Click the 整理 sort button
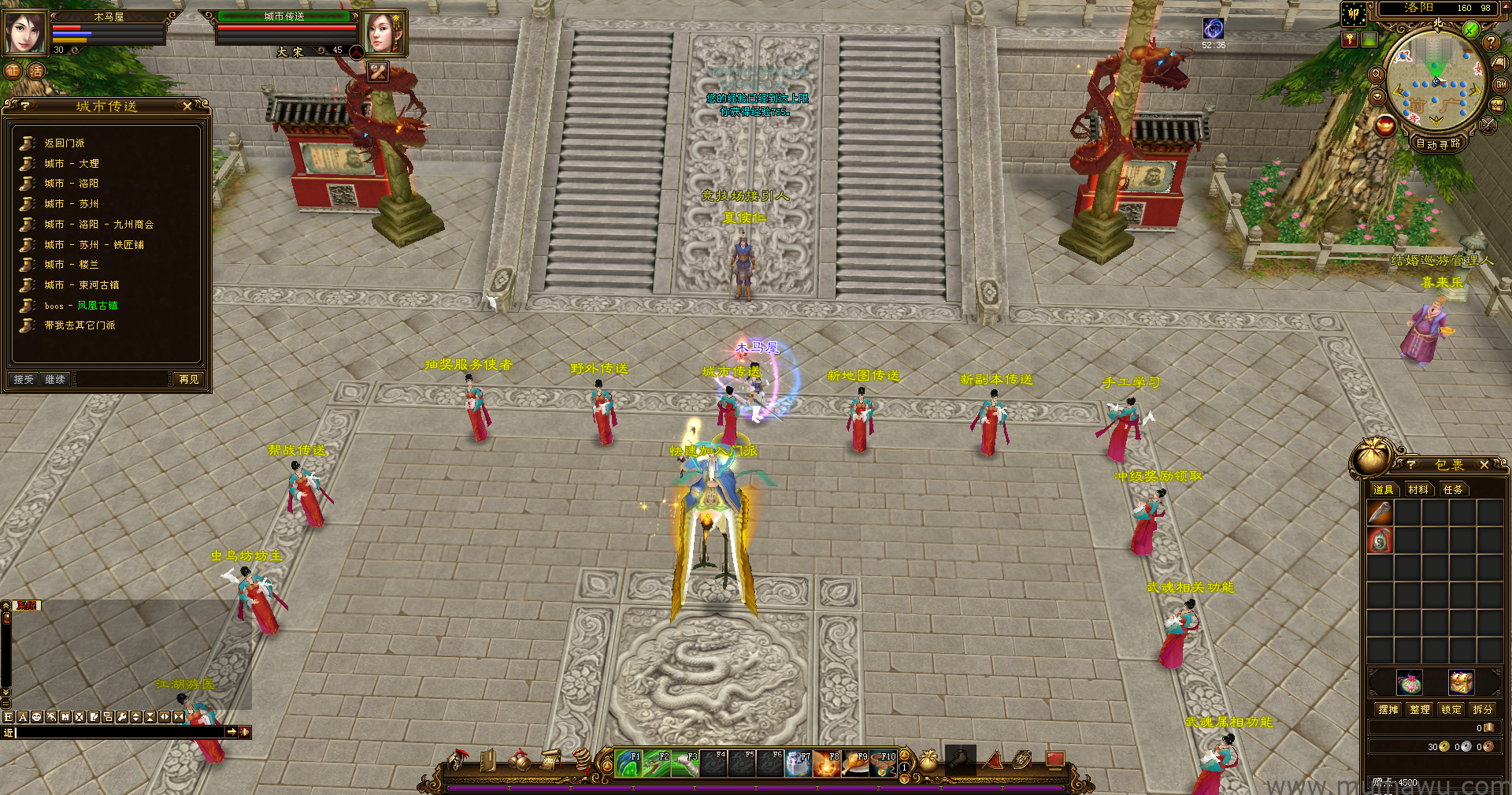 coord(1420,710)
